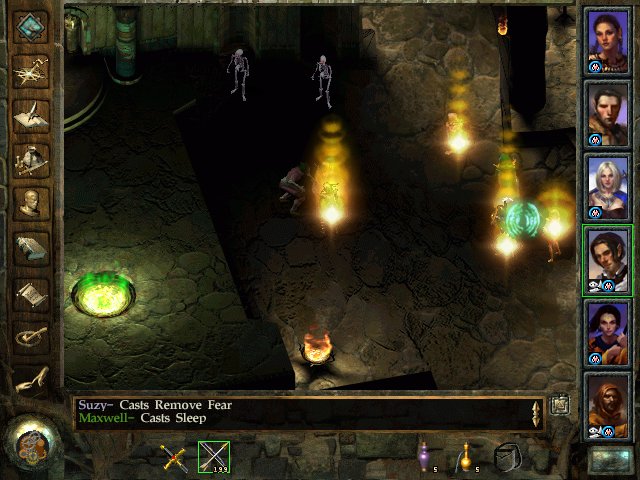This screenshot has height=480, width=640.
Task: Click the stone button below the portraits
Action: pyautogui.click(x=607, y=460)
